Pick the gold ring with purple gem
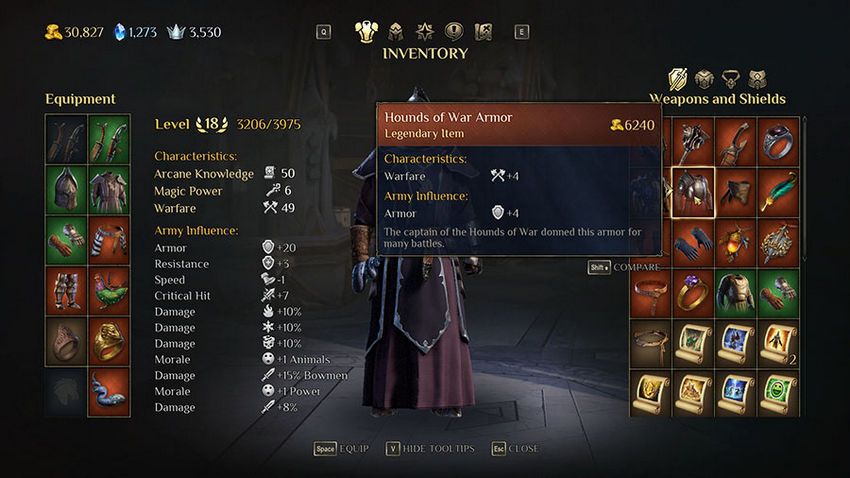Image resolution: width=850 pixels, height=478 pixels. point(692,291)
